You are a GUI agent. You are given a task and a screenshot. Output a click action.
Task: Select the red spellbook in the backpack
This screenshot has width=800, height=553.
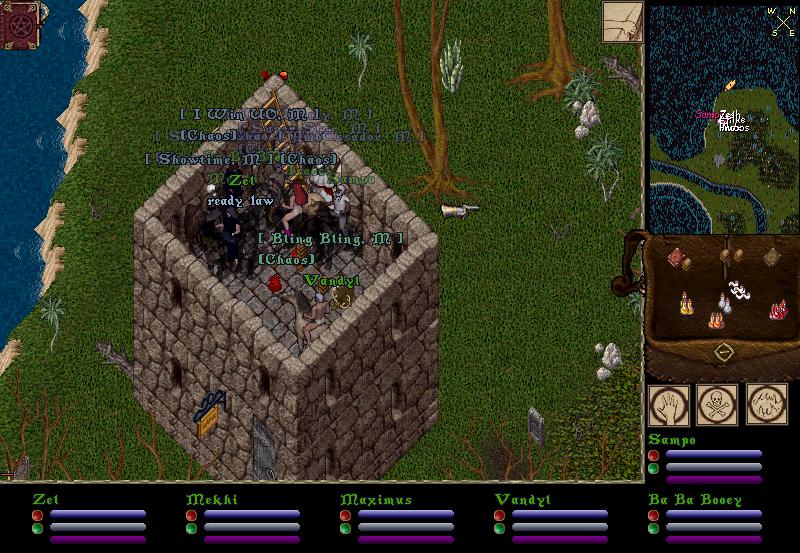pyautogui.click(x=677, y=258)
